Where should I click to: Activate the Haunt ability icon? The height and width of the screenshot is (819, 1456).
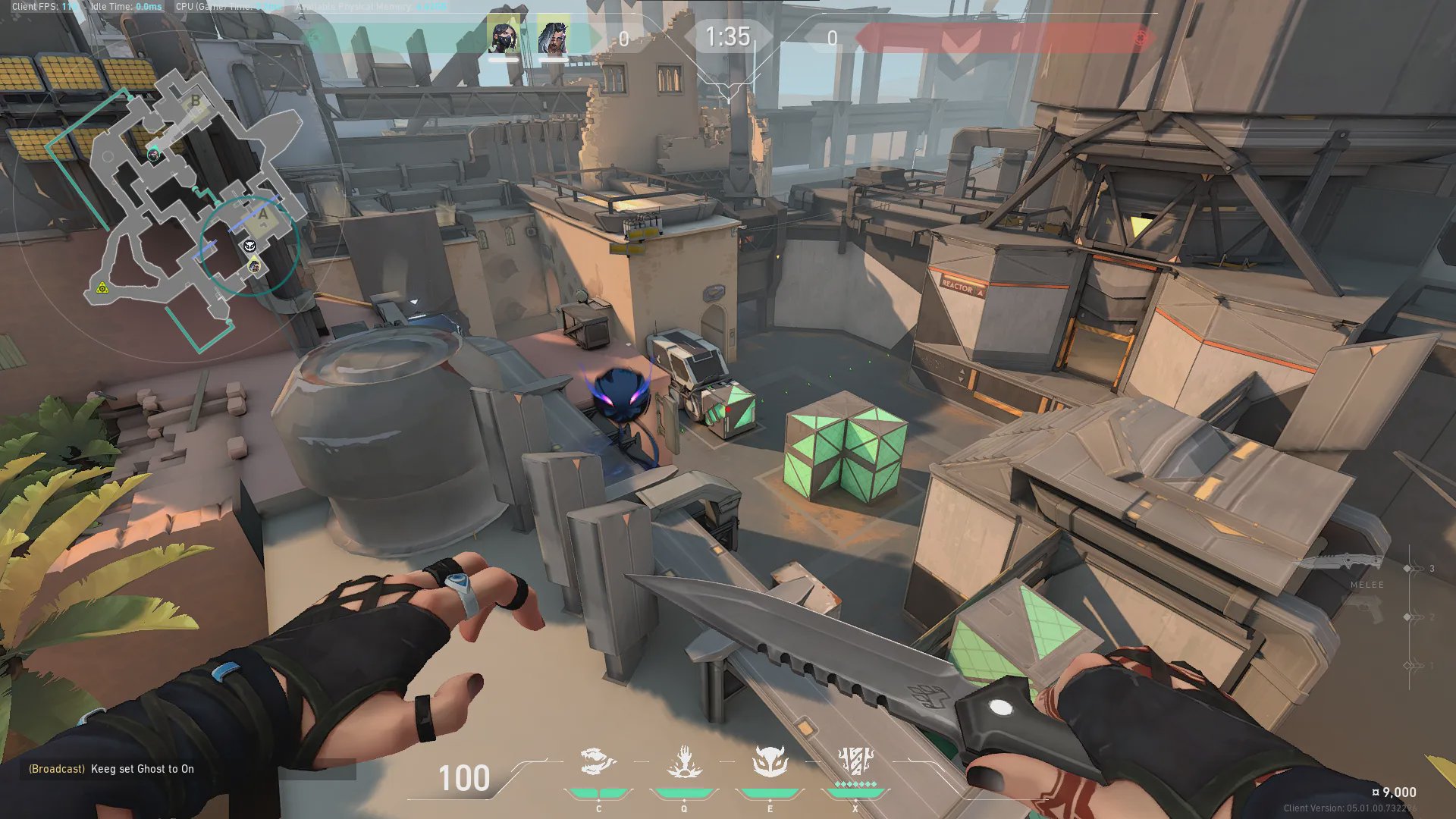[x=770, y=761]
